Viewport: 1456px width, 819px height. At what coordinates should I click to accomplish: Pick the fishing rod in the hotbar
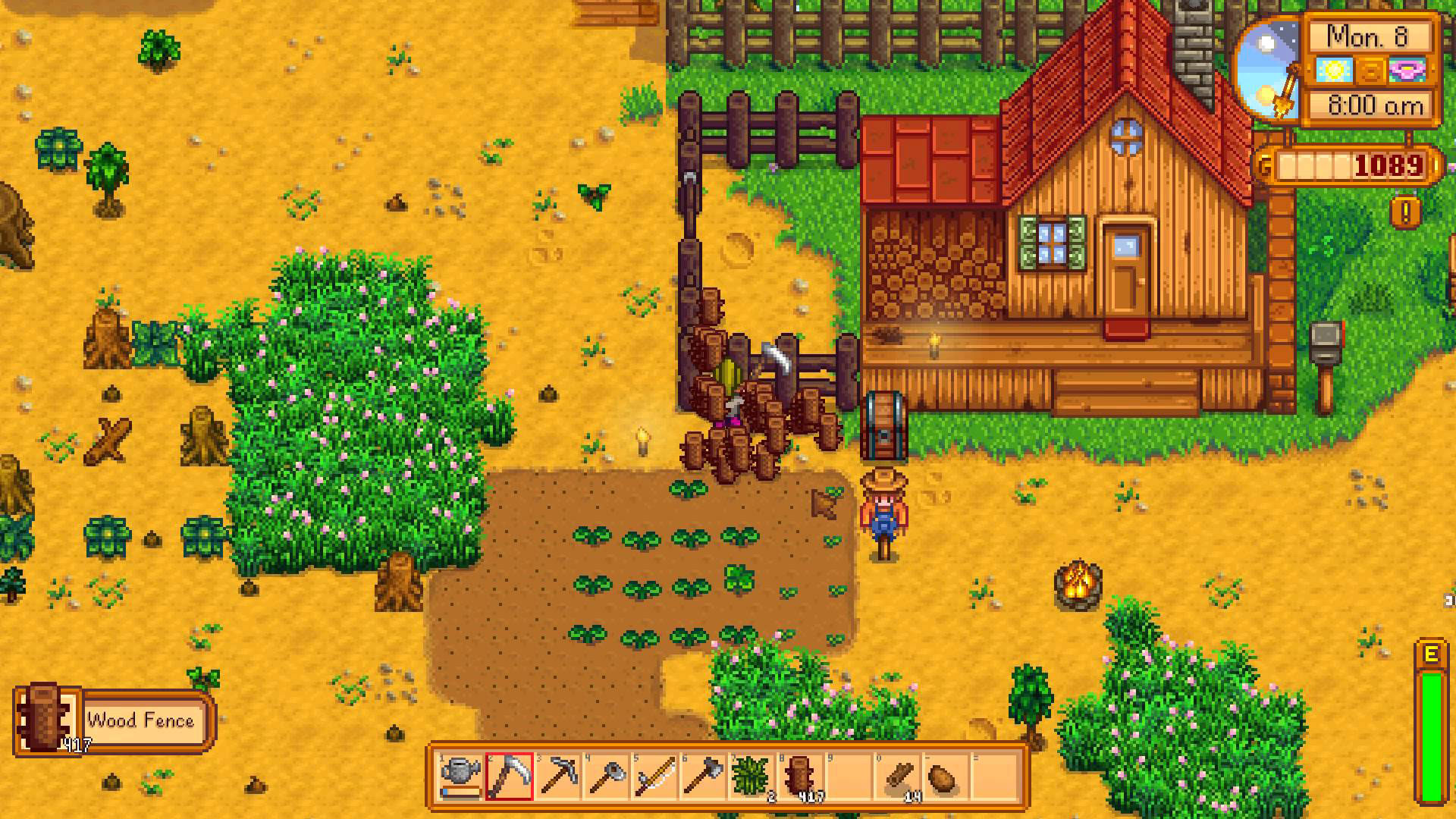(656, 776)
